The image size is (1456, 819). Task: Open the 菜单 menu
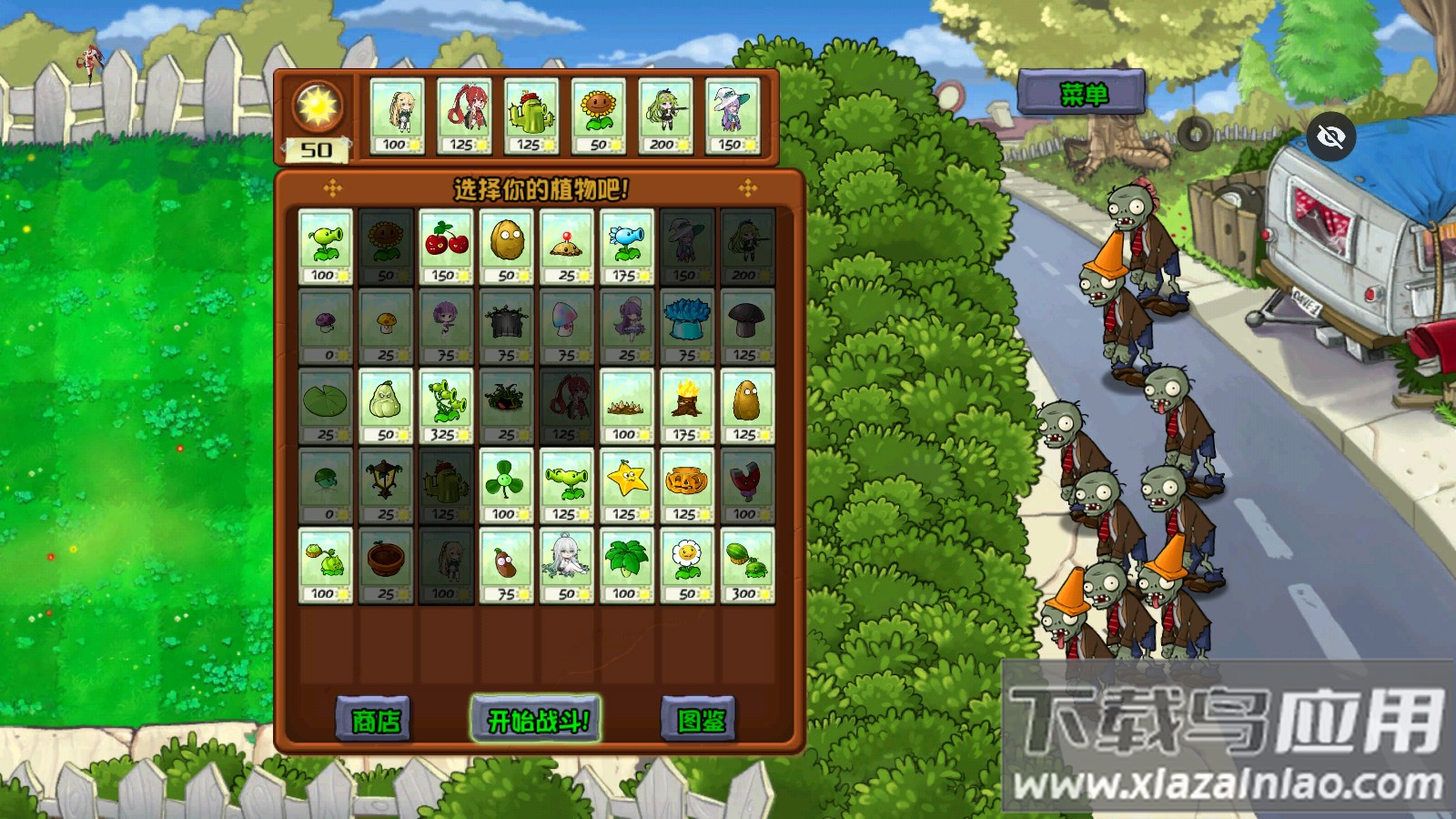(x=1081, y=93)
